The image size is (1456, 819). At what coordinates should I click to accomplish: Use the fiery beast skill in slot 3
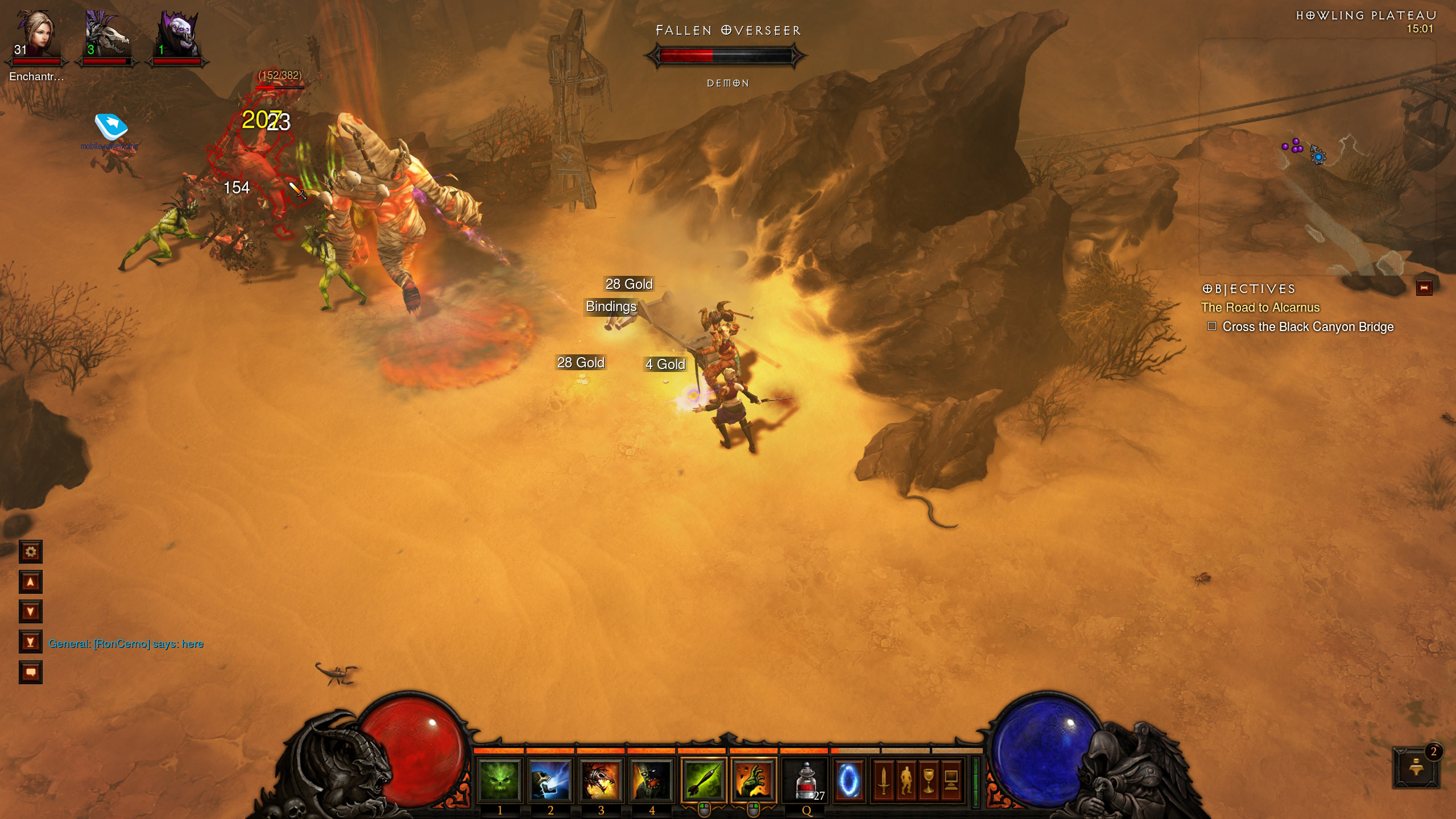pyautogui.click(x=601, y=780)
